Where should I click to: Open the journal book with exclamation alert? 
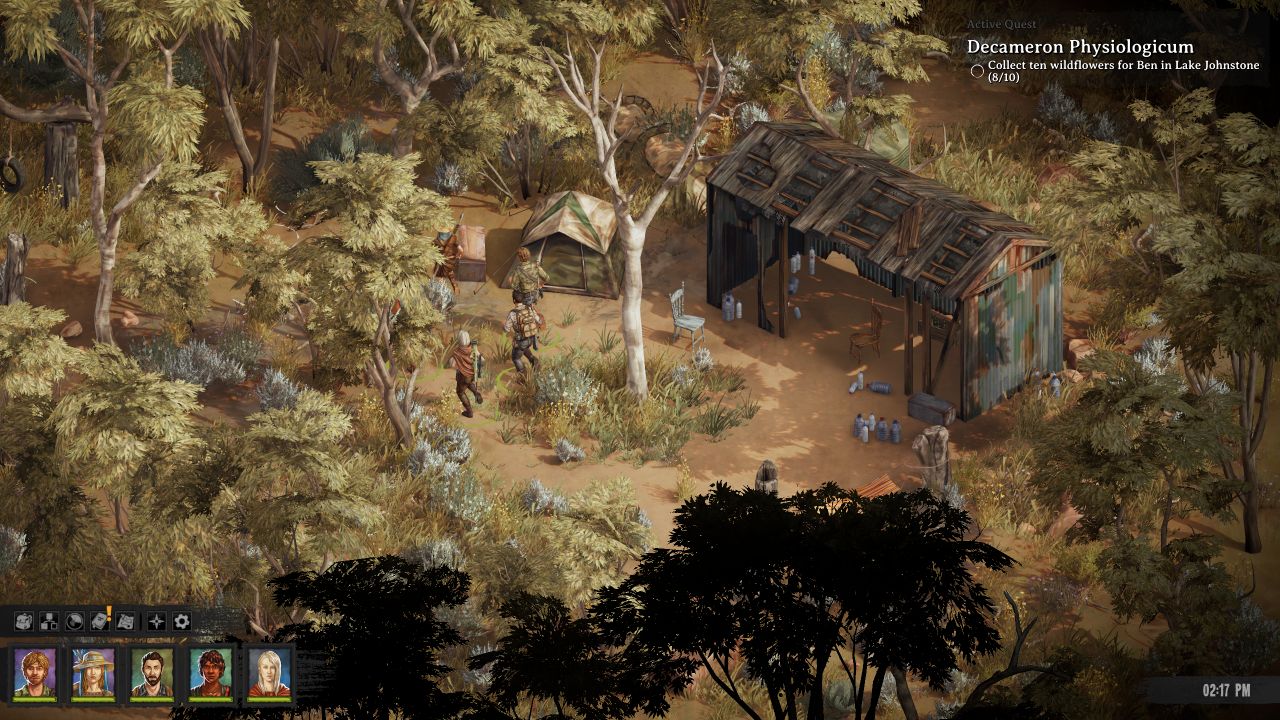pyautogui.click(x=101, y=621)
